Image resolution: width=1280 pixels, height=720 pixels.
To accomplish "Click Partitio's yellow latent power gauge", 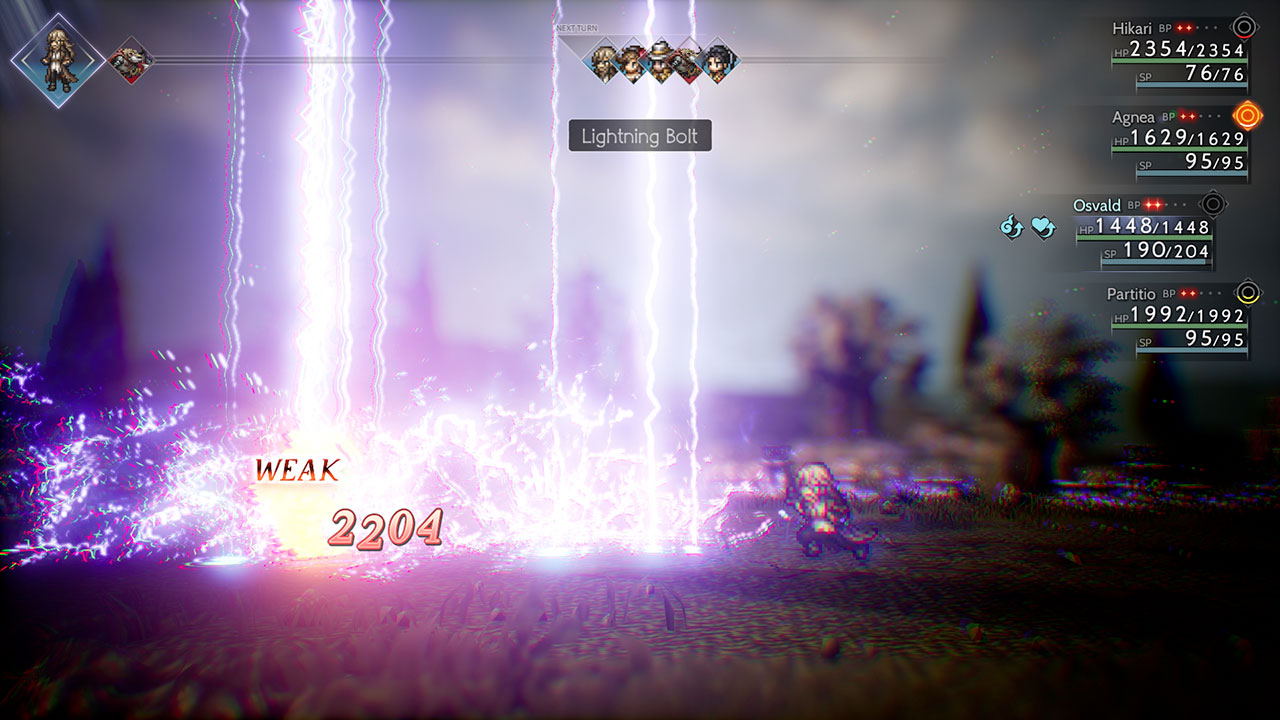I will point(1246,293).
